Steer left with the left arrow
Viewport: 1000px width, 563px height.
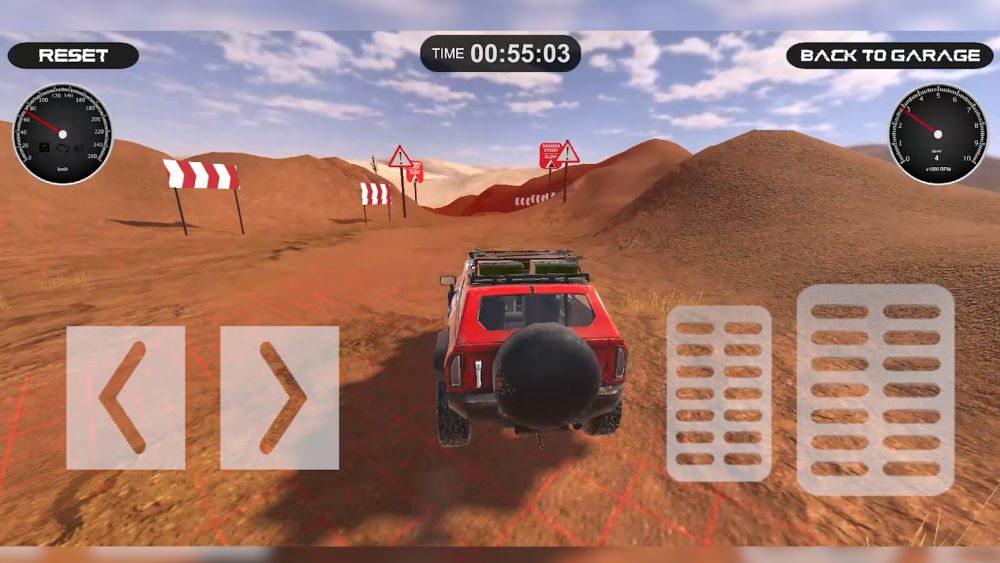coord(126,398)
